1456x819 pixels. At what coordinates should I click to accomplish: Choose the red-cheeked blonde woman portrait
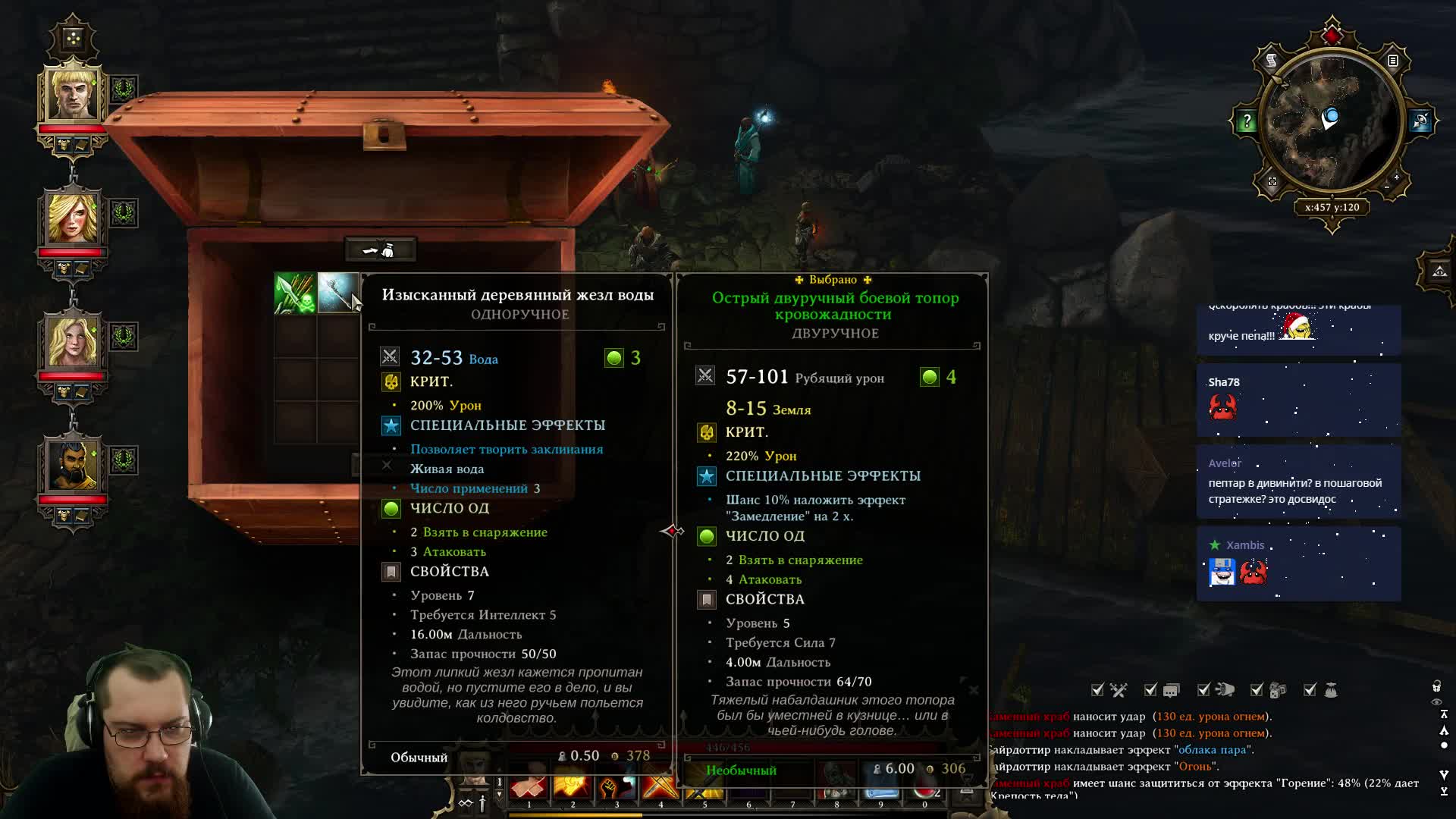click(73, 218)
